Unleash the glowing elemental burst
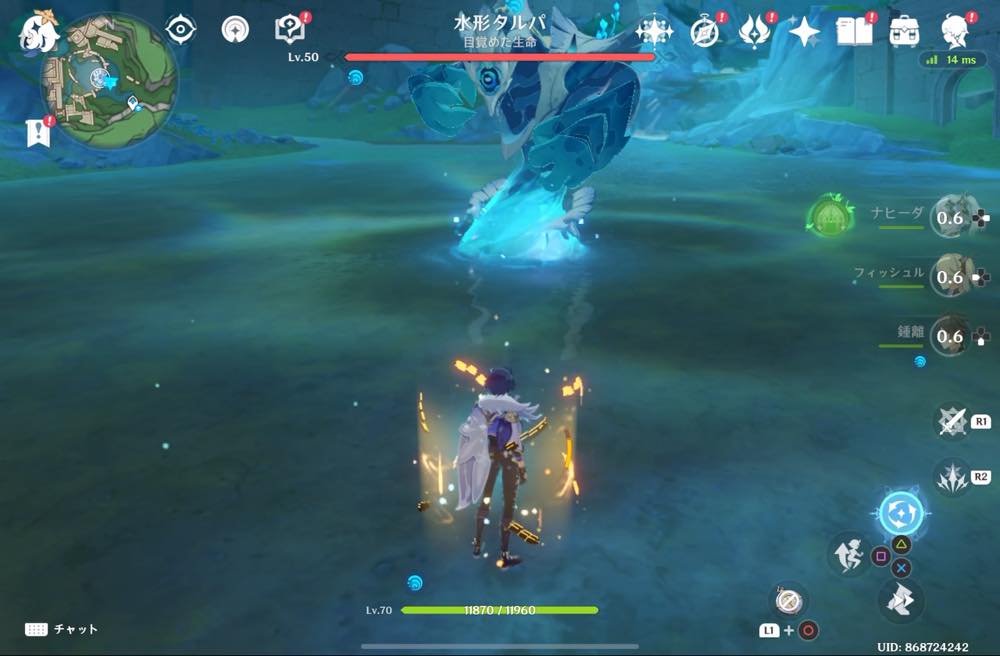 pos(901,513)
